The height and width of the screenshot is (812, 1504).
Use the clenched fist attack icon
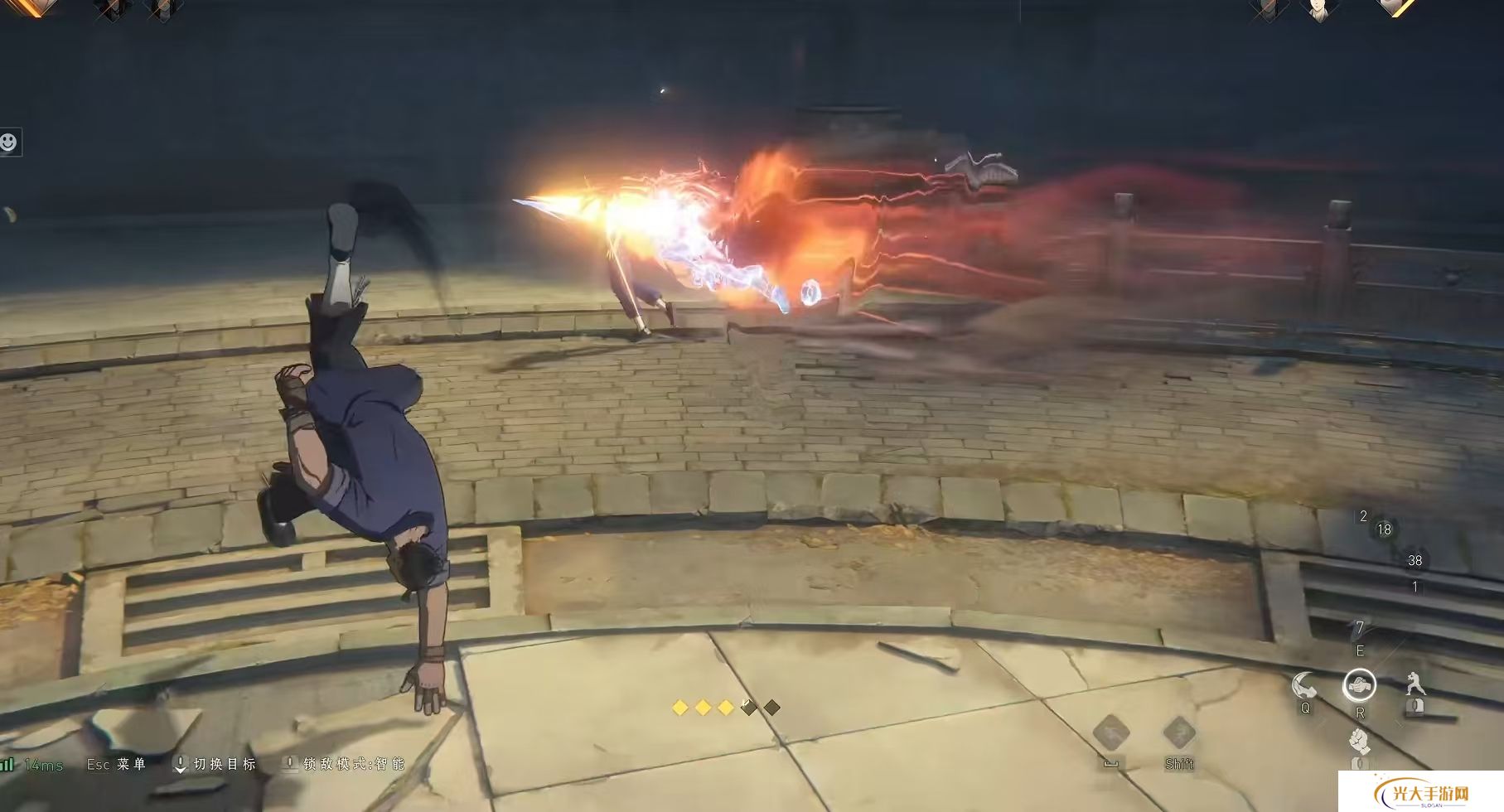[1358, 740]
